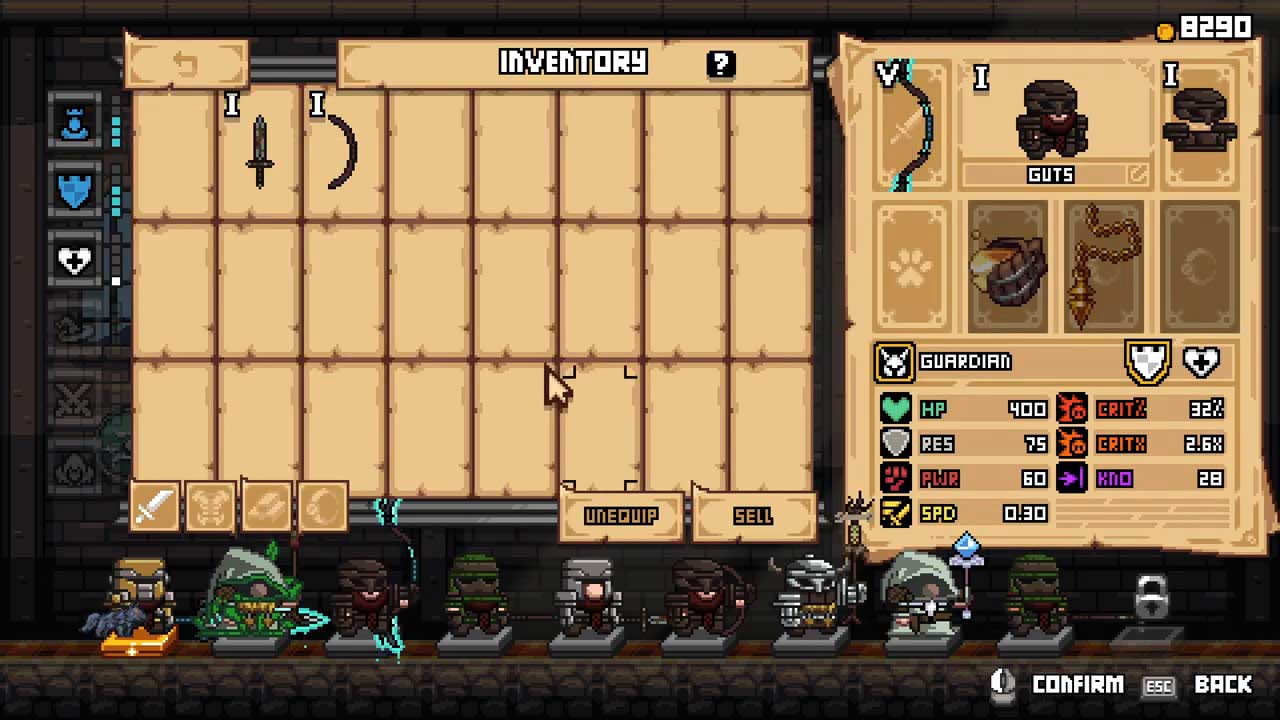Click the rename pencil next to Guts
The height and width of the screenshot is (720, 1280).
tap(1137, 175)
